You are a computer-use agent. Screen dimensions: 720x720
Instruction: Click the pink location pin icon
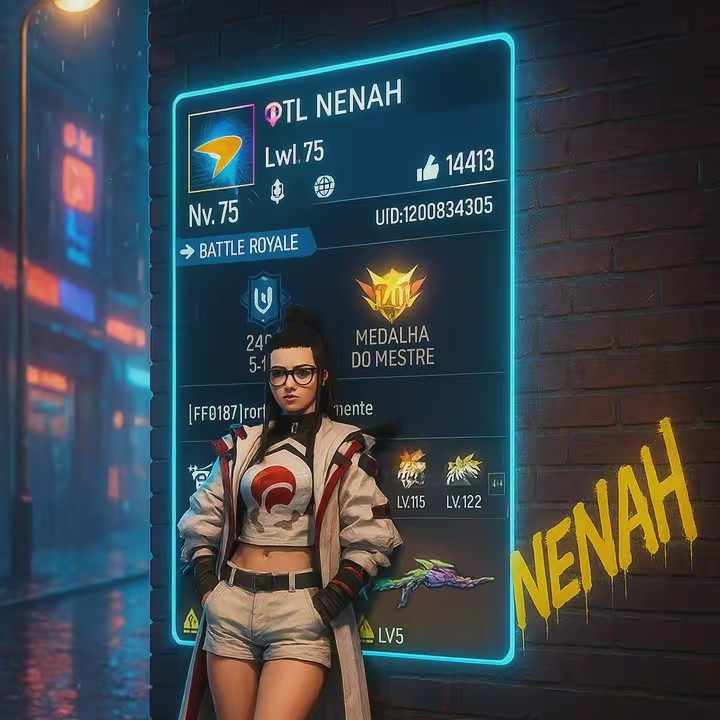coord(273,114)
